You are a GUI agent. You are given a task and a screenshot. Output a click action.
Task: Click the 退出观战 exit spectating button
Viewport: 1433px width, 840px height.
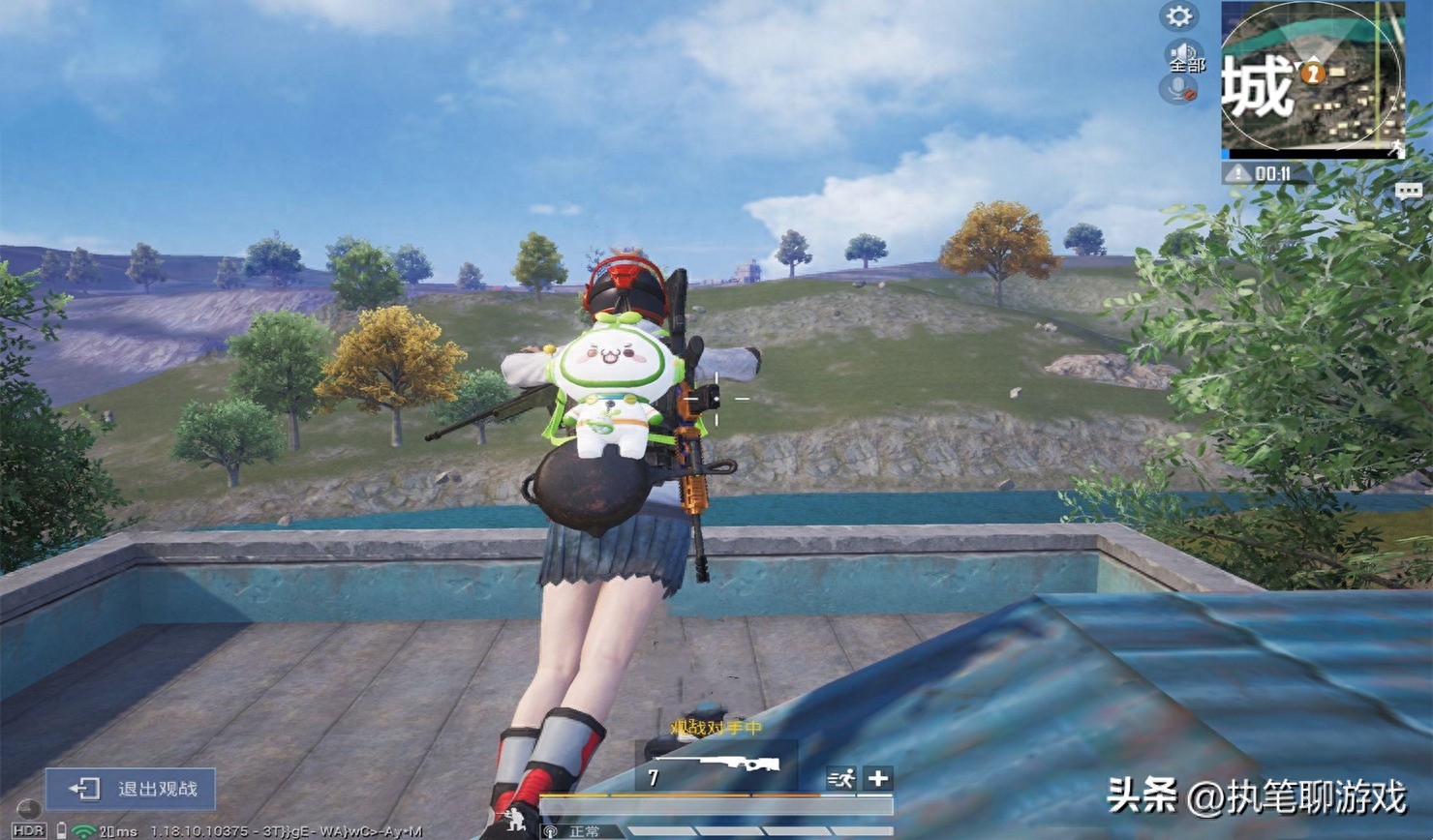click(131, 789)
